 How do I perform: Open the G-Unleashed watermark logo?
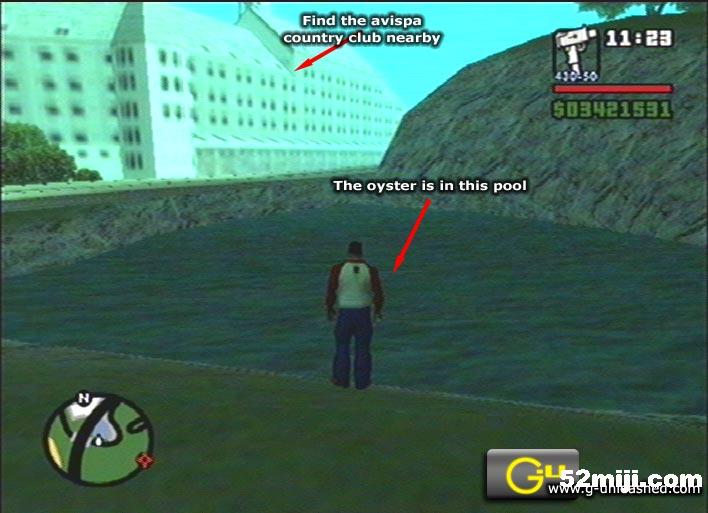[x=532, y=473]
